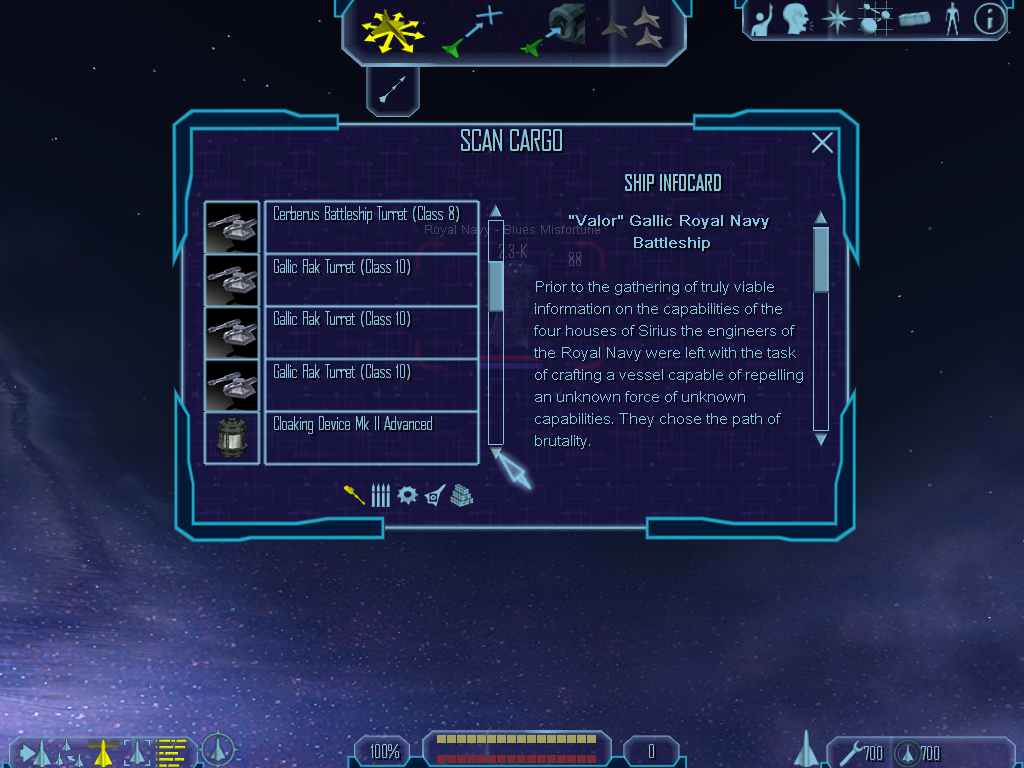Show the stacked-crates commodities filter
Image resolution: width=1024 pixels, height=768 pixels.
point(461,495)
